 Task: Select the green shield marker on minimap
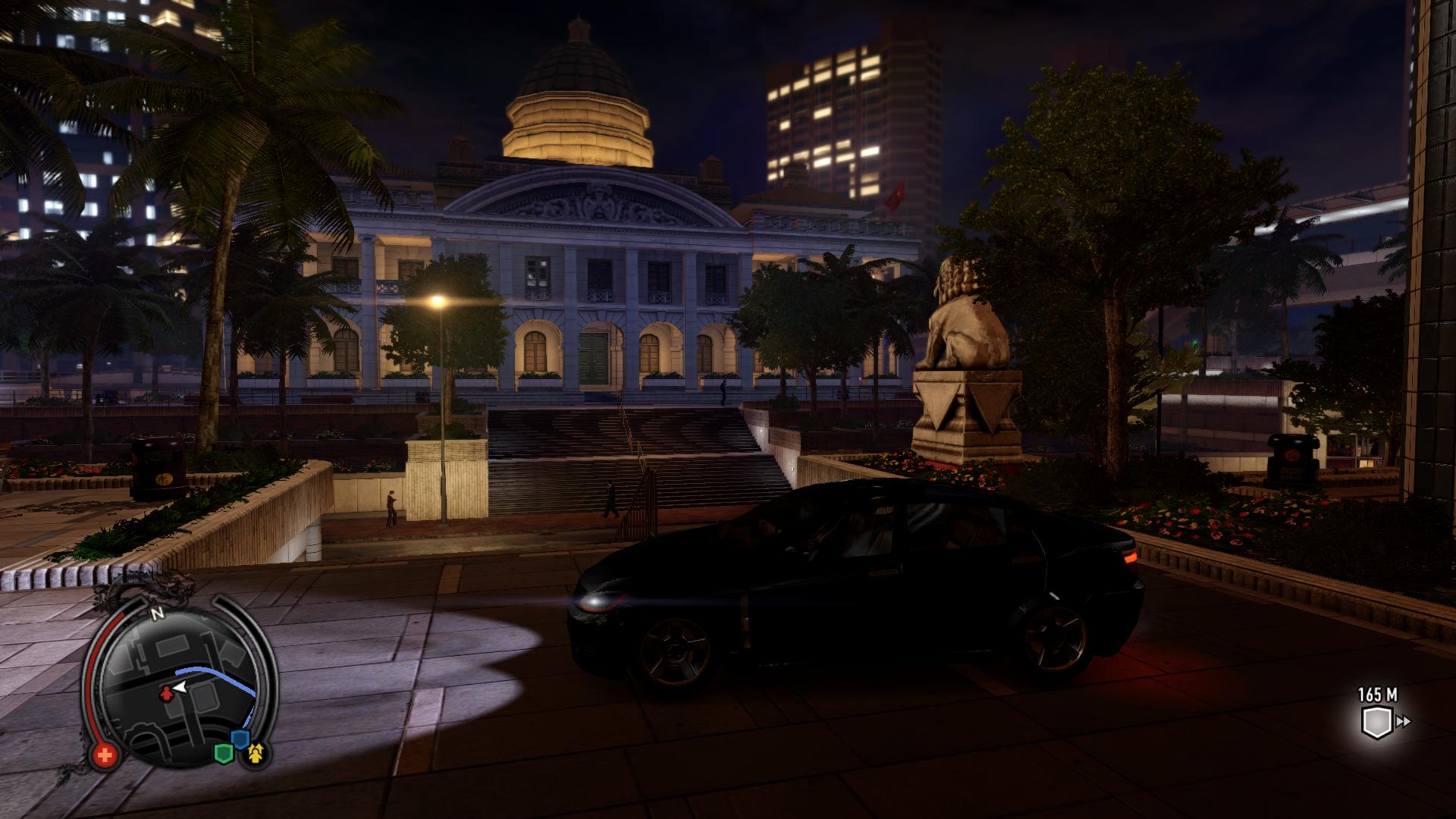pos(223,753)
